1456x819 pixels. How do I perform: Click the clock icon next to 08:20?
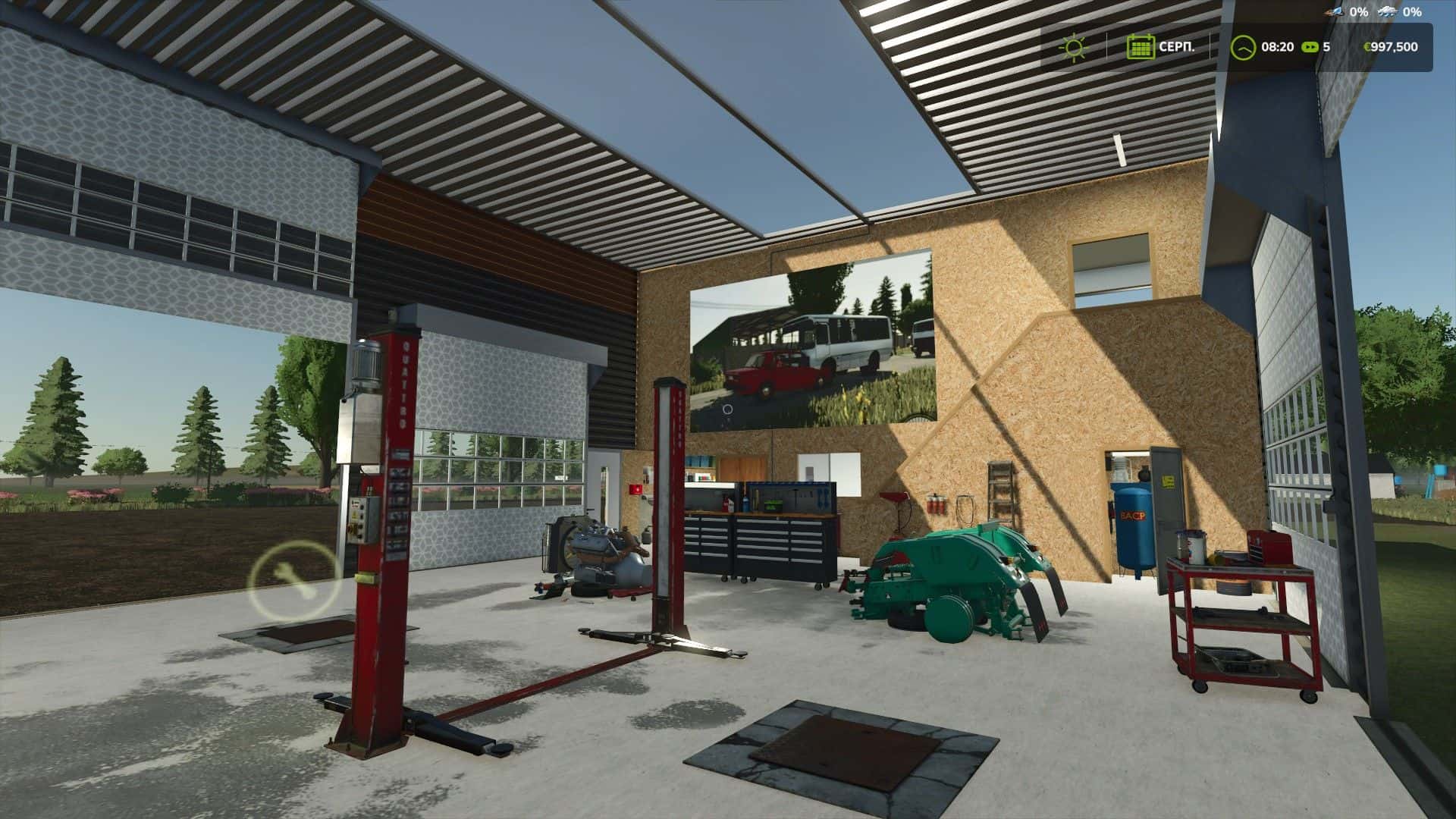1244,47
